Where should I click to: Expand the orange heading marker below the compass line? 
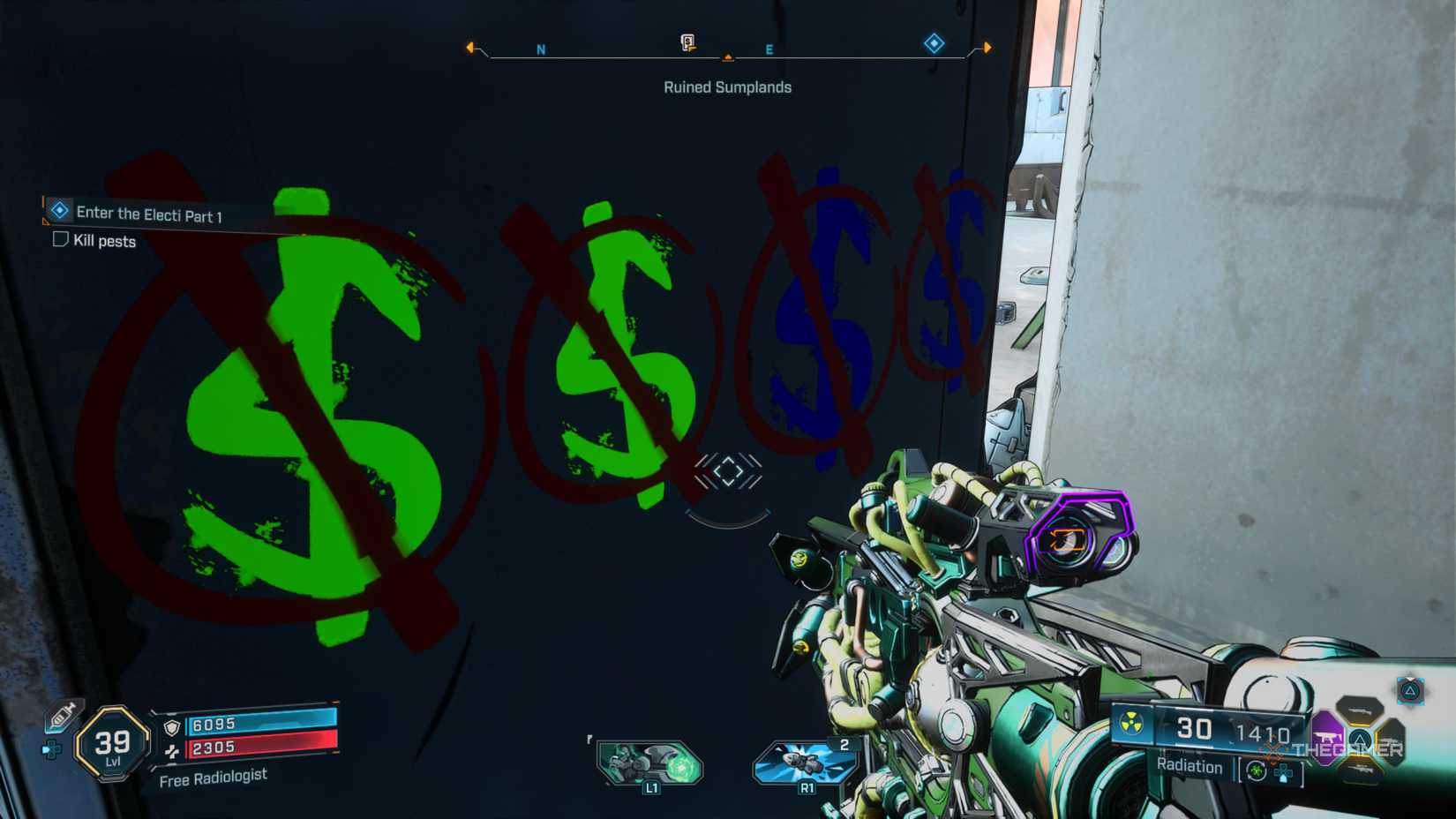(728, 56)
